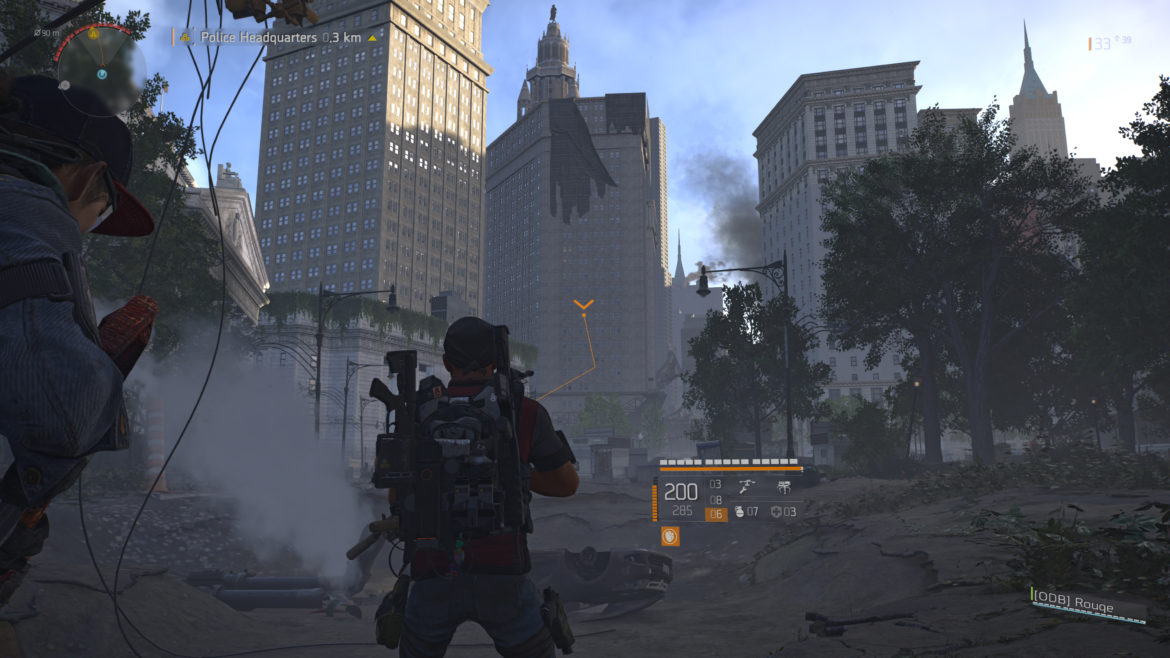Click the yellow mission marker on the minimap
This screenshot has width=1170, height=658.
tap(93, 33)
